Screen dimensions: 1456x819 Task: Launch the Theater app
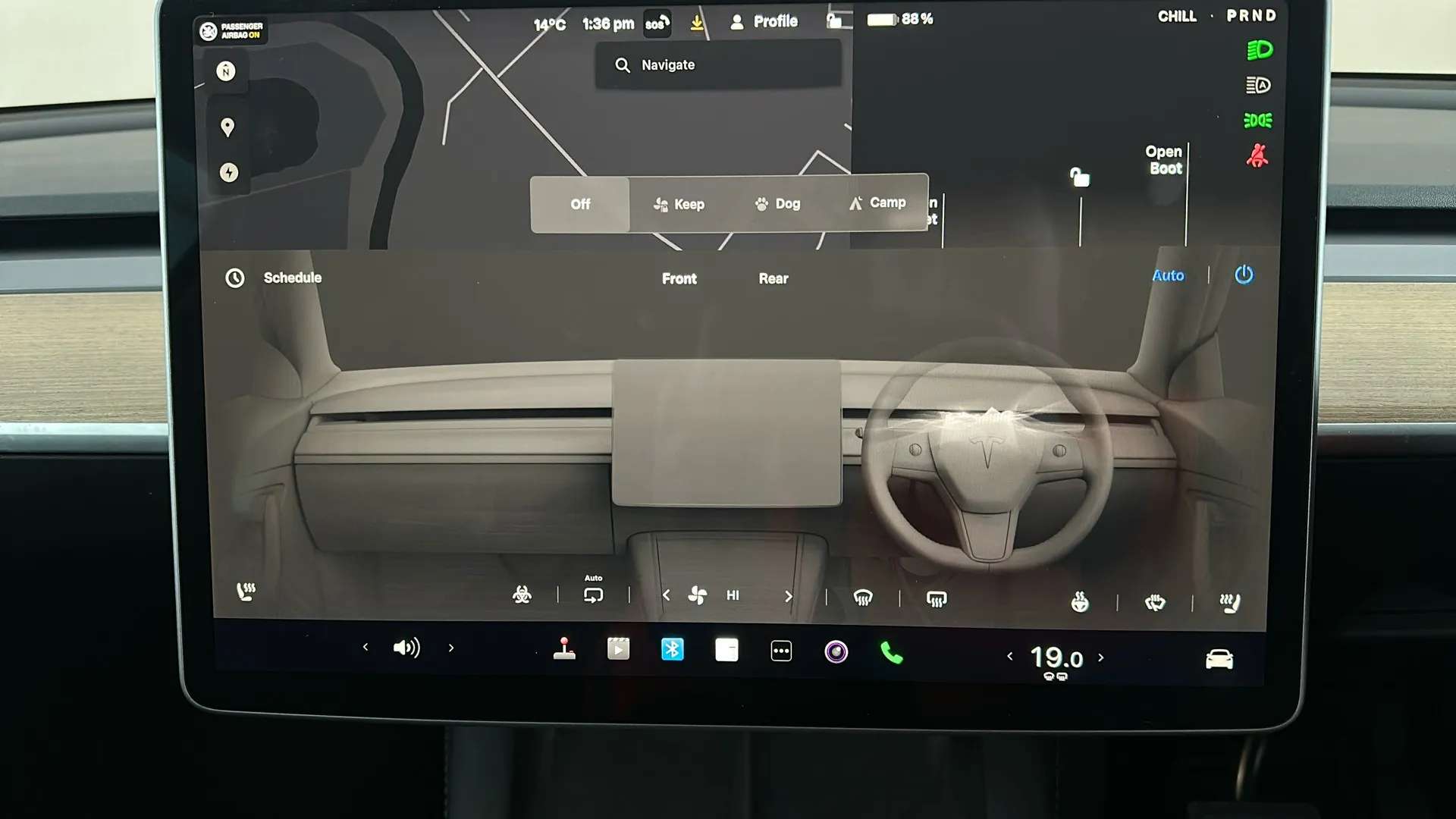click(x=618, y=649)
